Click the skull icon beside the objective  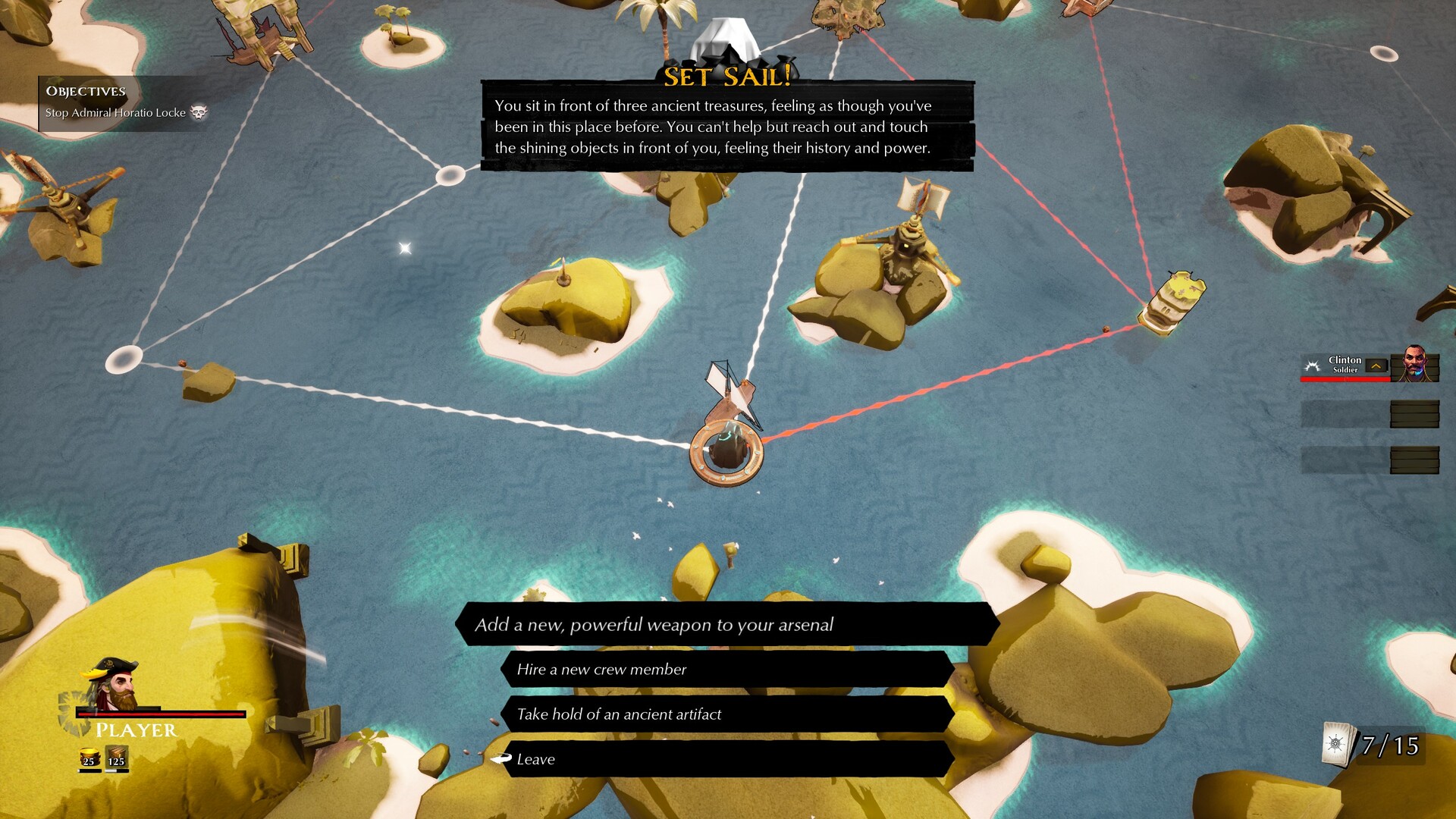click(199, 111)
